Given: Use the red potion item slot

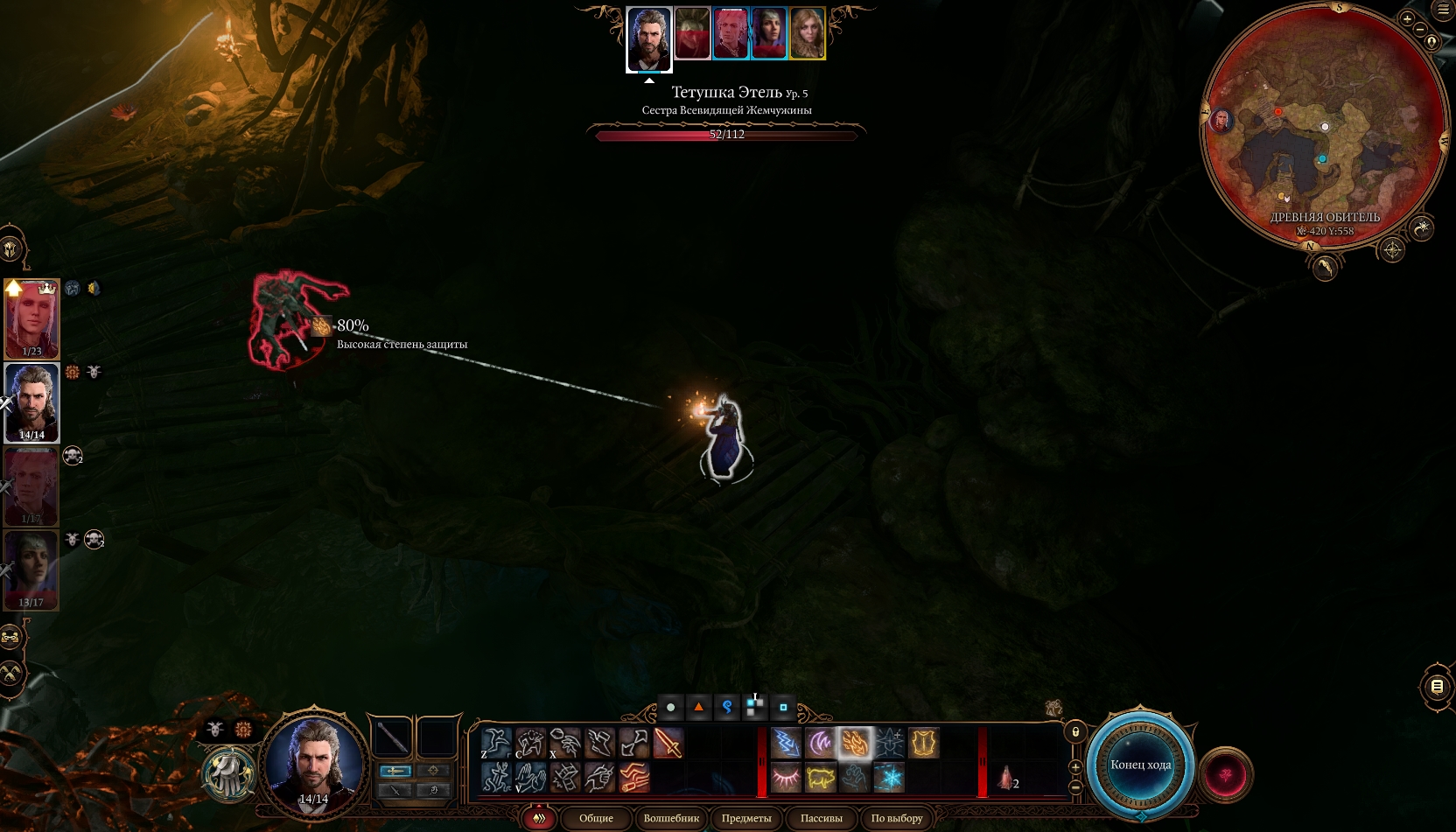Looking at the screenshot, I should [1005, 777].
